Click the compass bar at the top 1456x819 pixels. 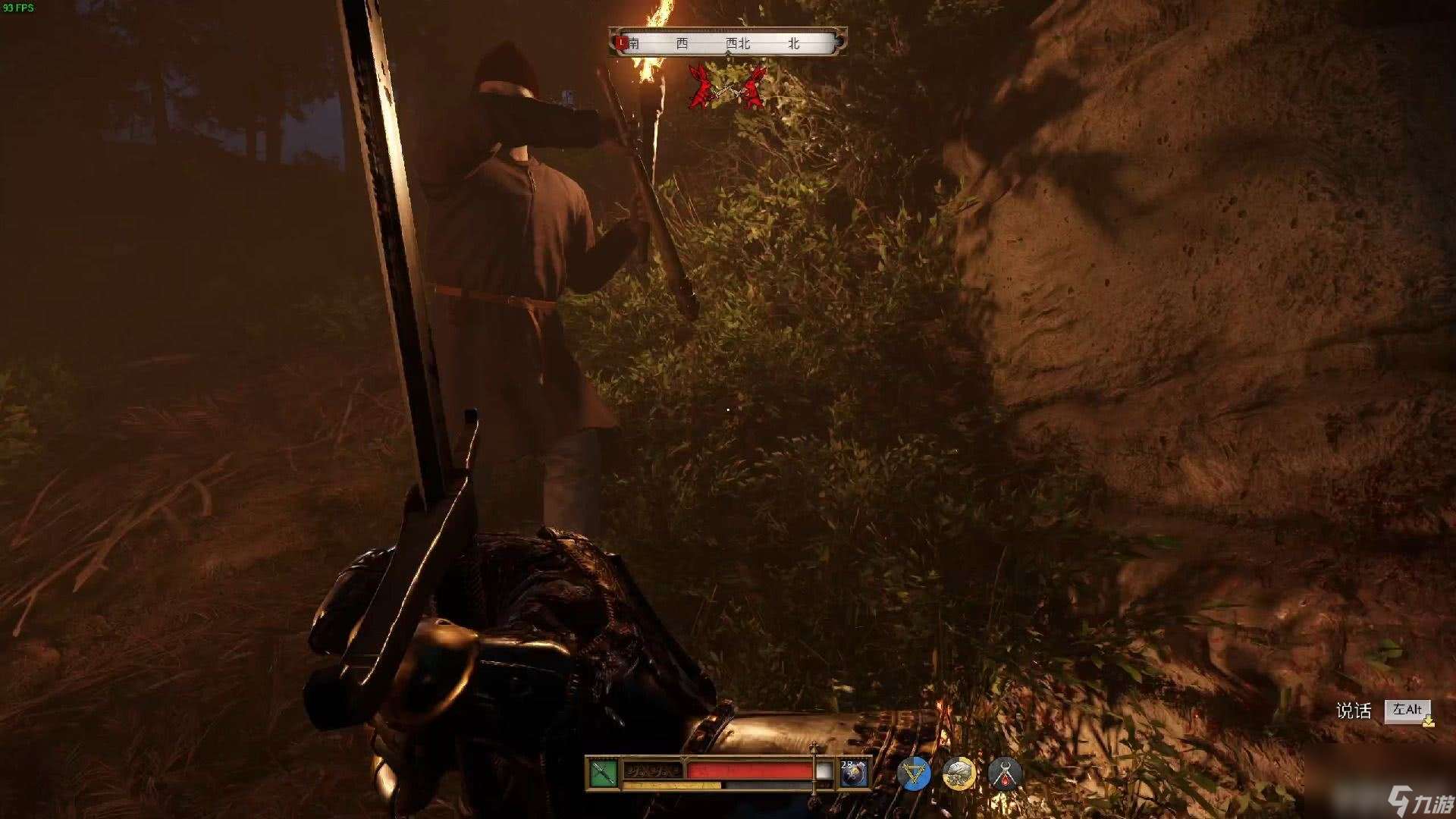(x=728, y=42)
